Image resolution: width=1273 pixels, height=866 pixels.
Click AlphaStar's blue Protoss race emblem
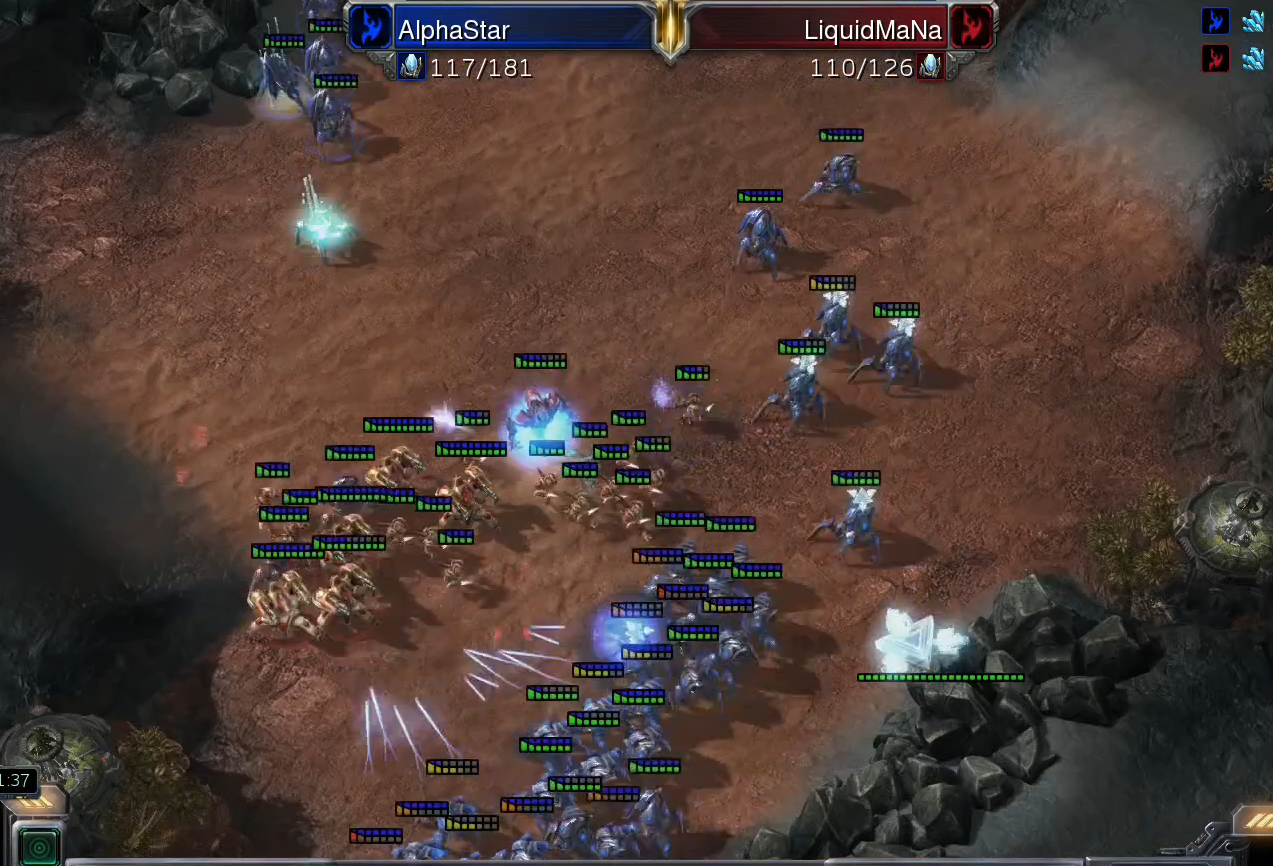(x=371, y=28)
